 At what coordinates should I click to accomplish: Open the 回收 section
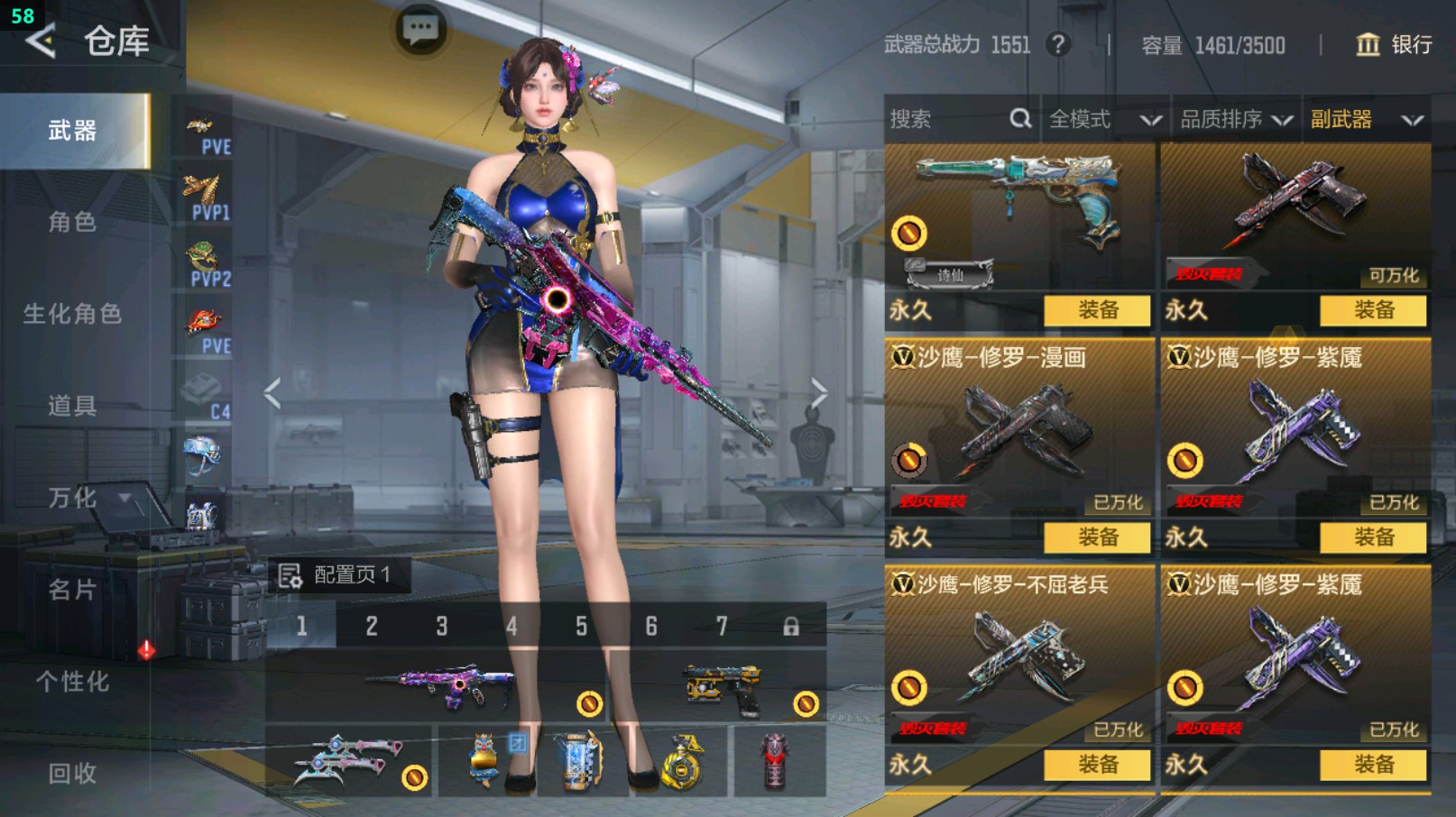tap(72, 773)
